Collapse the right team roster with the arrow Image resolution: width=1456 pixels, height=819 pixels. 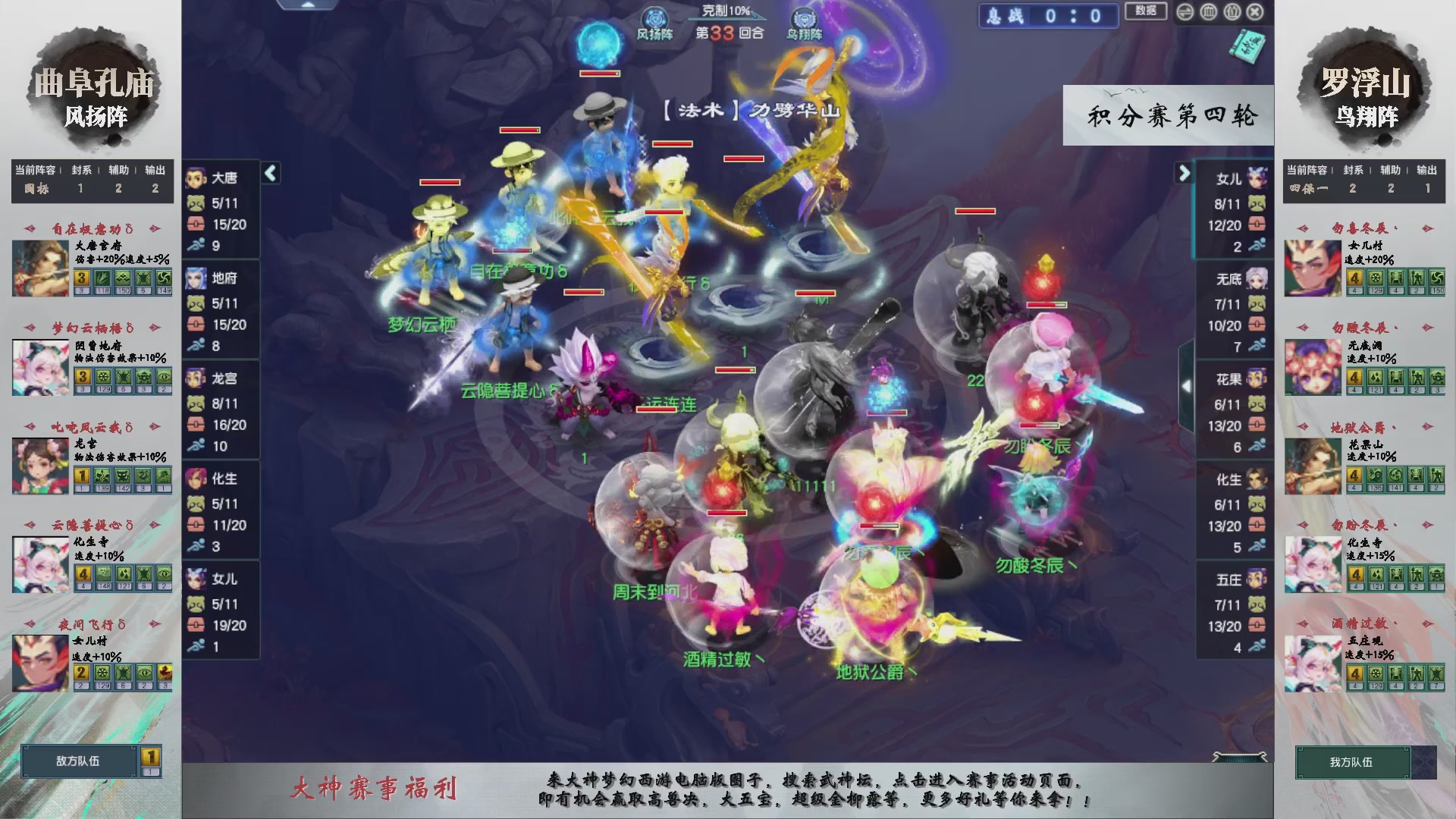click(1185, 173)
